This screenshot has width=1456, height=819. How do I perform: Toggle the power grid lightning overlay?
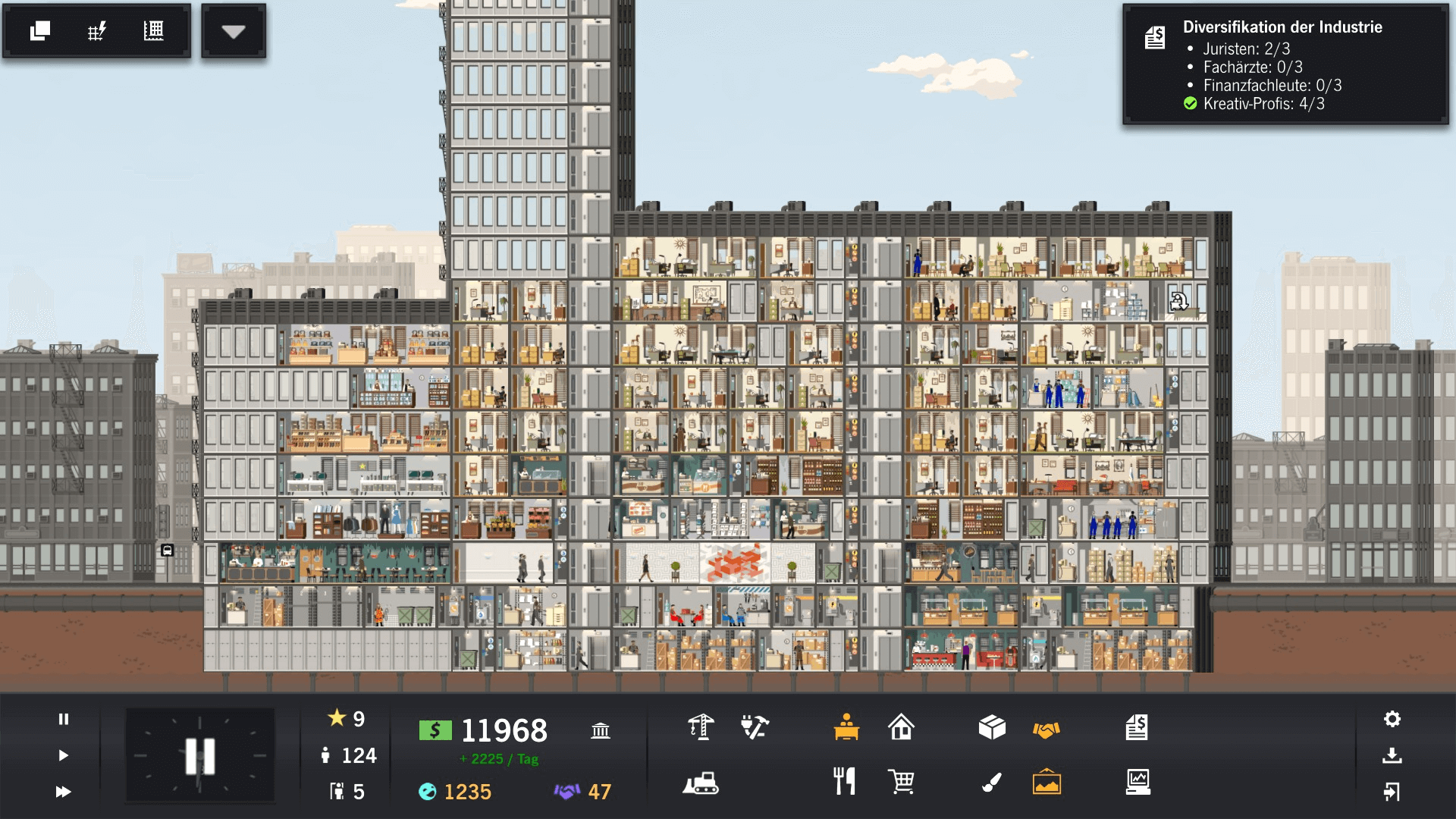pyautogui.click(x=96, y=31)
